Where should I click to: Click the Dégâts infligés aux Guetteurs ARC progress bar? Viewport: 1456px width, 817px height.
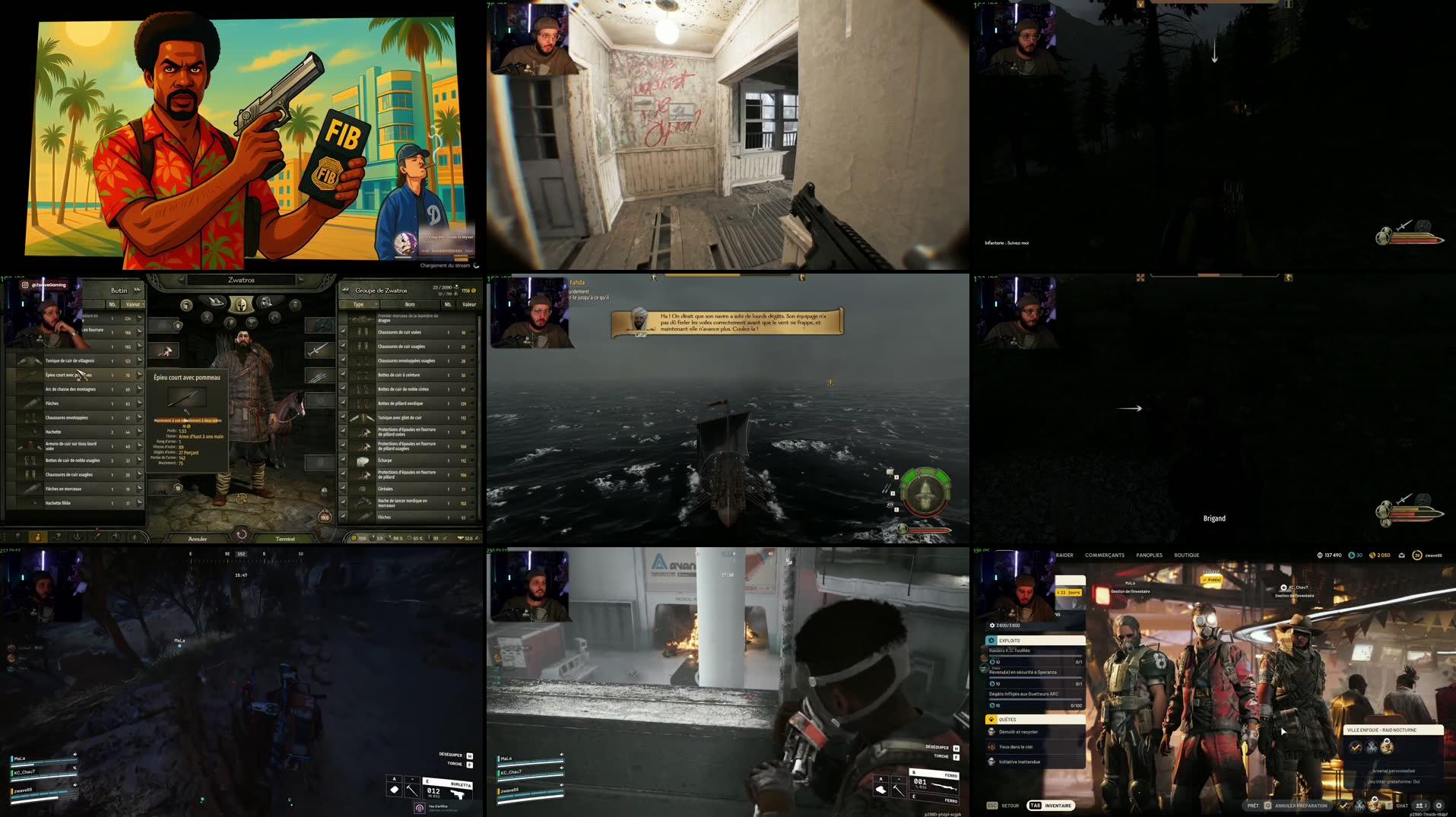click(x=1035, y=699)
